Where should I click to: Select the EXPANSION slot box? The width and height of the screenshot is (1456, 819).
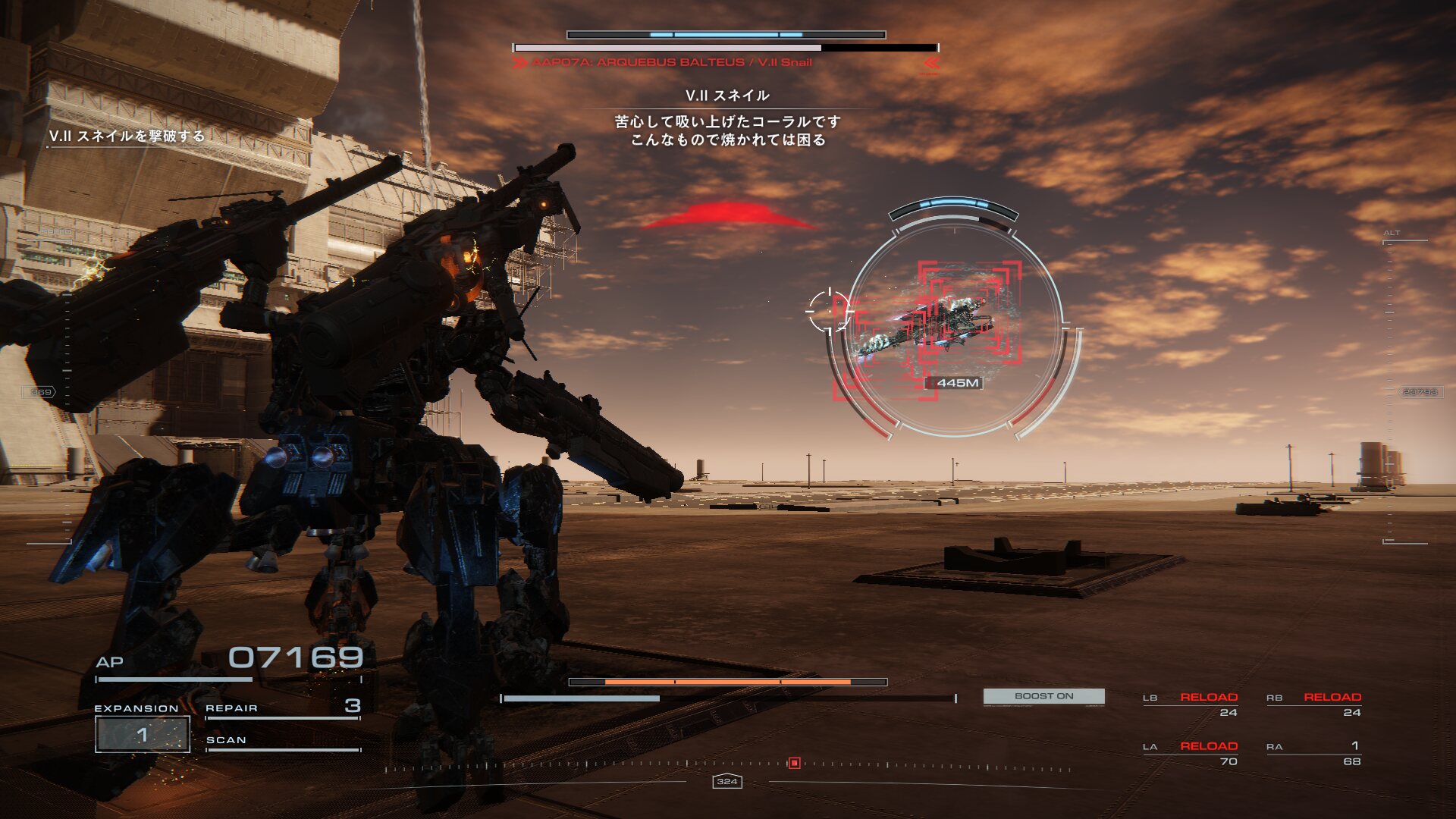tap(143, 734)
